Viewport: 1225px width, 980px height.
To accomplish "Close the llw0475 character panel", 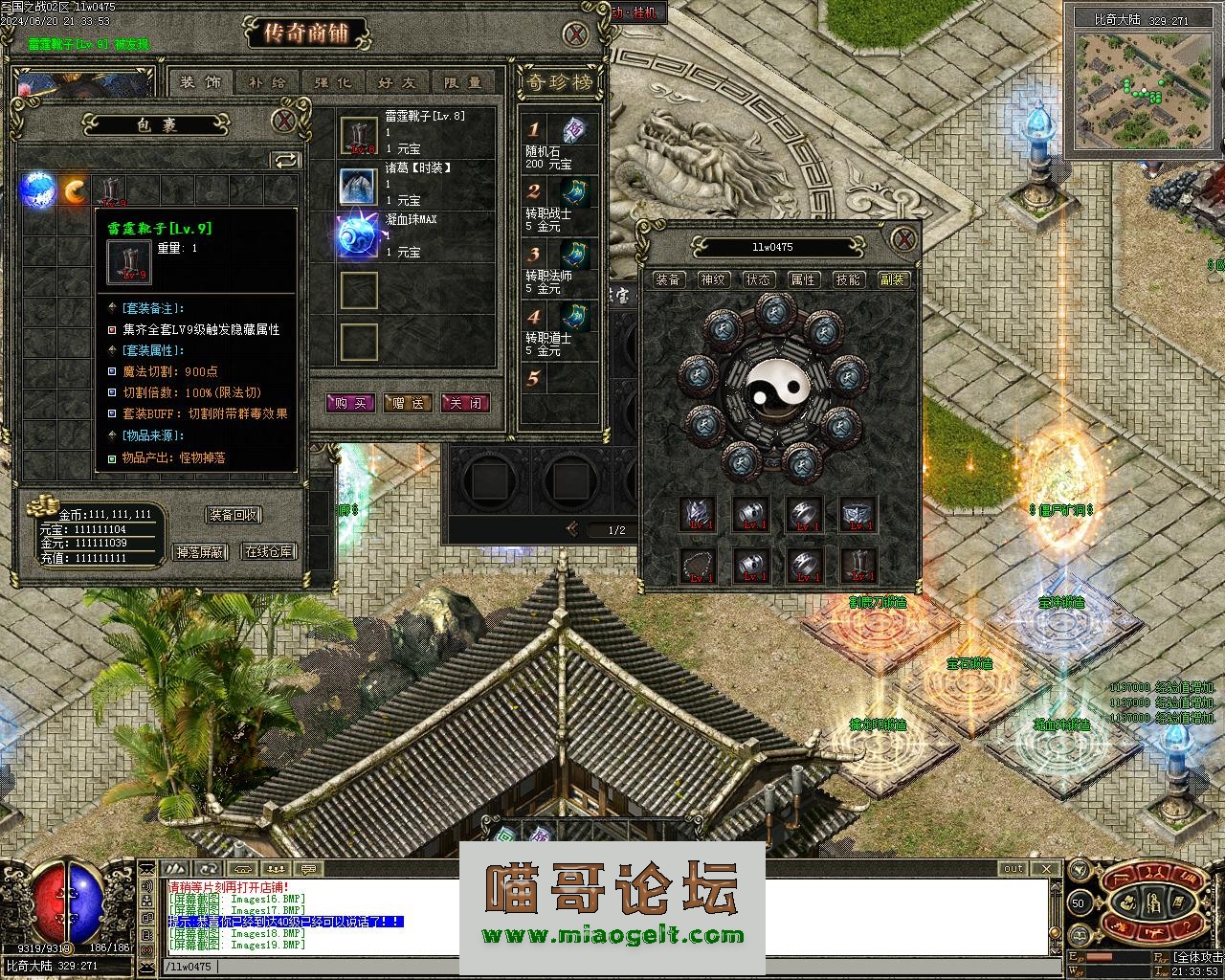I will pyautogui.click(x=902, y=239).
